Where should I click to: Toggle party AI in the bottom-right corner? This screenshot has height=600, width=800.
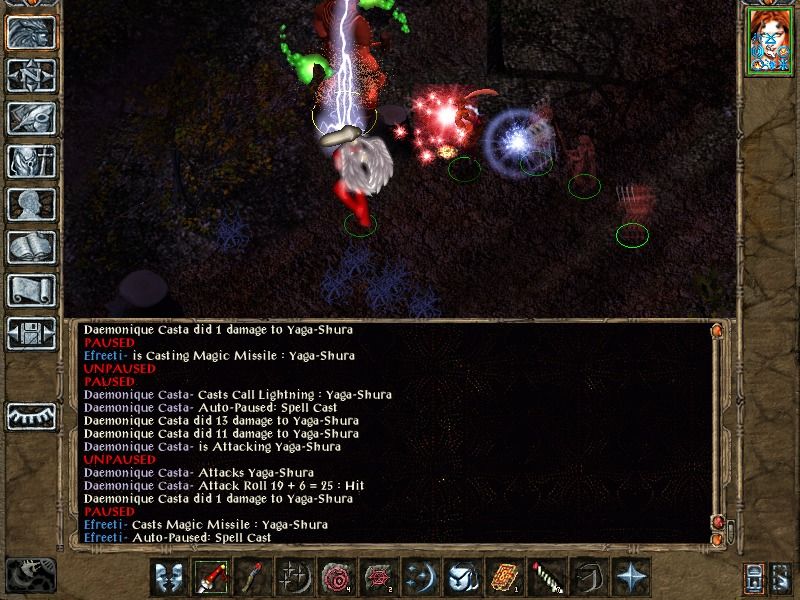[x=780, y=578]
